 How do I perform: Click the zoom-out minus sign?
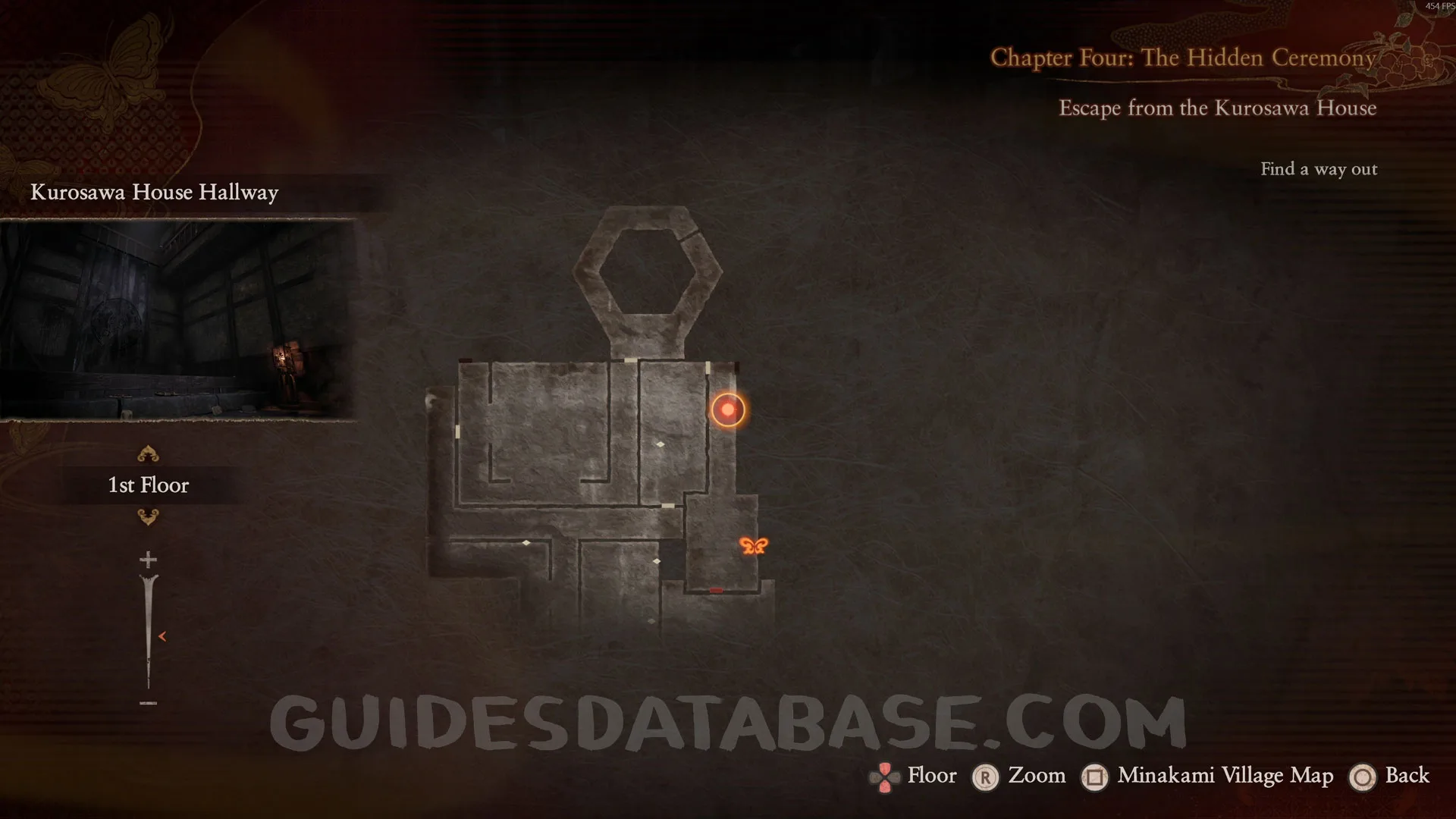[148, 703]
